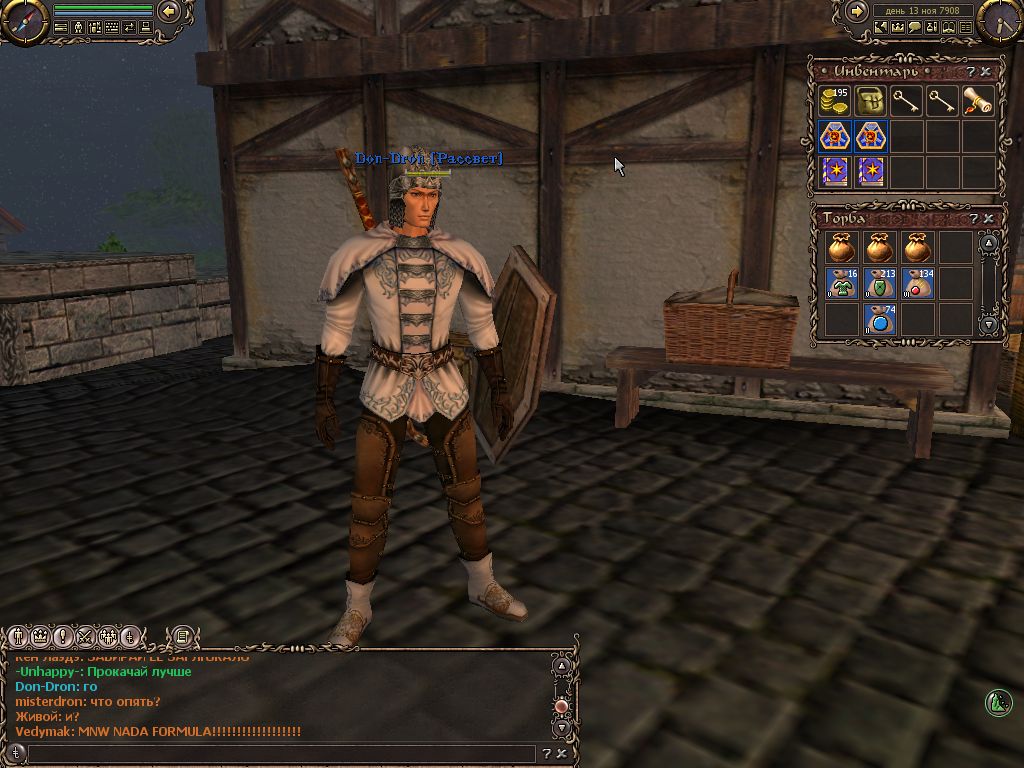Select the blue orb pouch with 74
The height and width of the screenshot is (768, 1024).
(880, 319)
